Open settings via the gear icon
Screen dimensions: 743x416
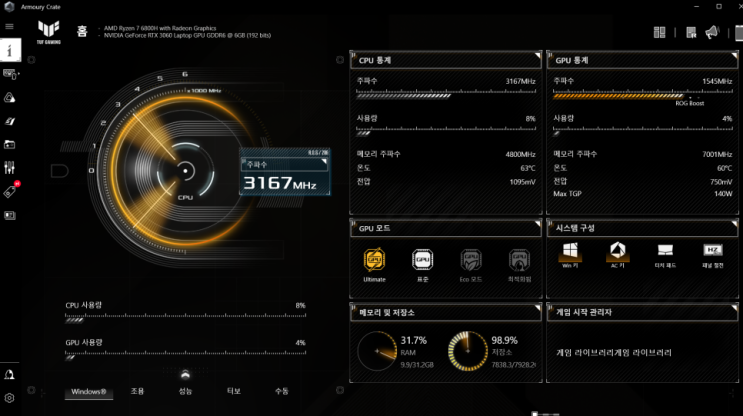pos(9,398)
